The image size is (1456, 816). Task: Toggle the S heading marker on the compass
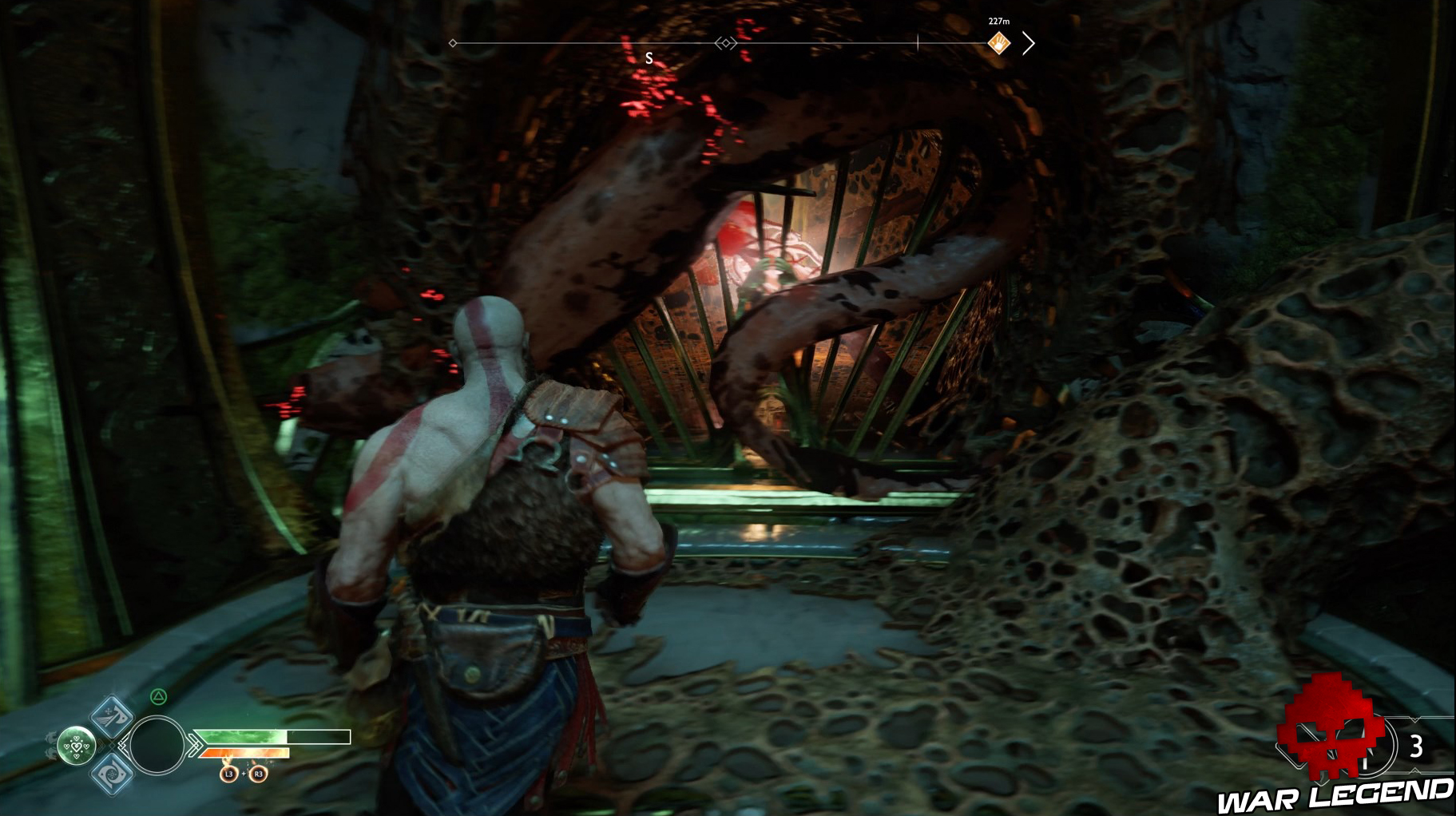[649, 57]
